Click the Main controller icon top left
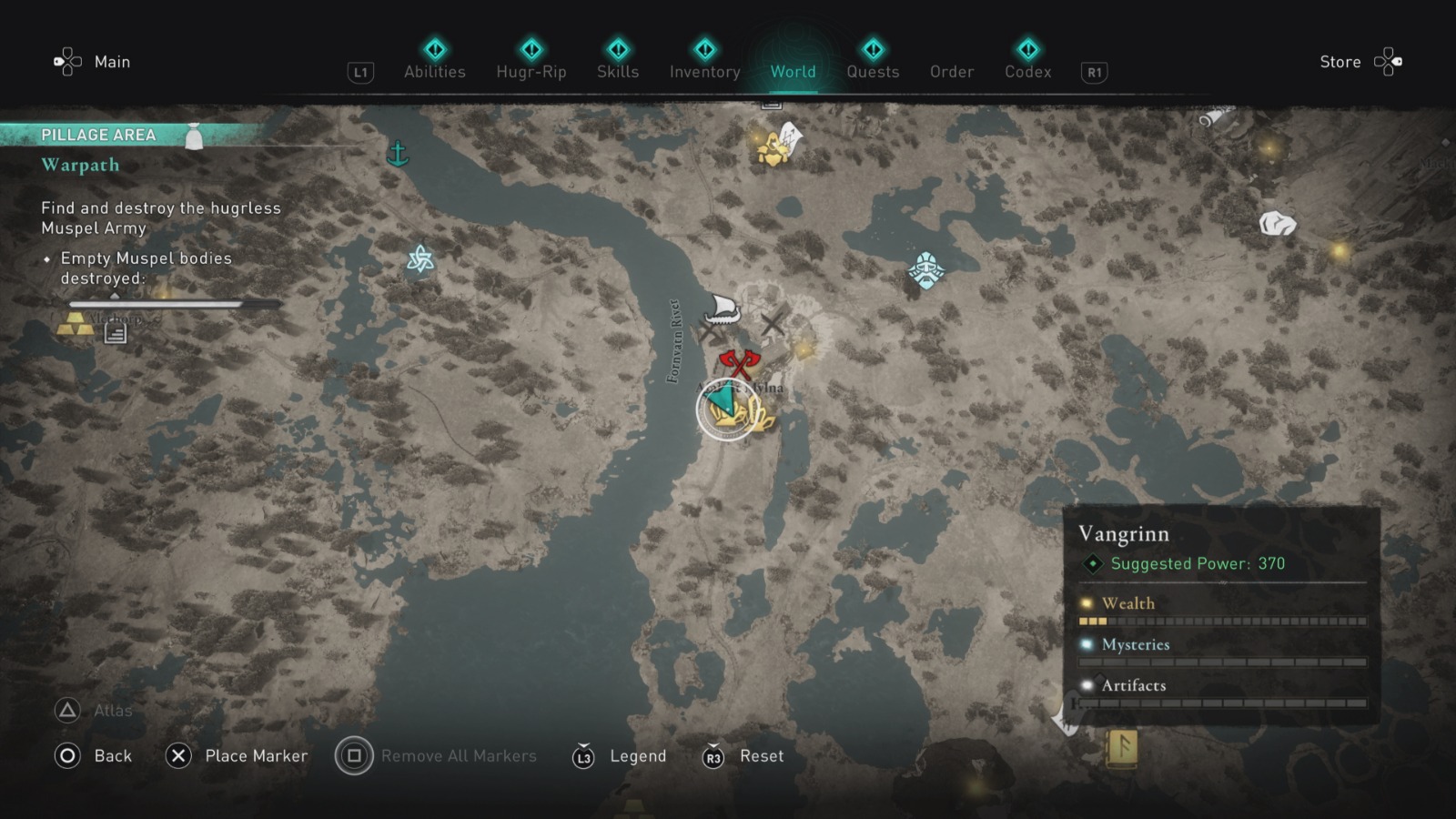The height and width of the screenshot is (819, 1456). click(x=68, y=61)
